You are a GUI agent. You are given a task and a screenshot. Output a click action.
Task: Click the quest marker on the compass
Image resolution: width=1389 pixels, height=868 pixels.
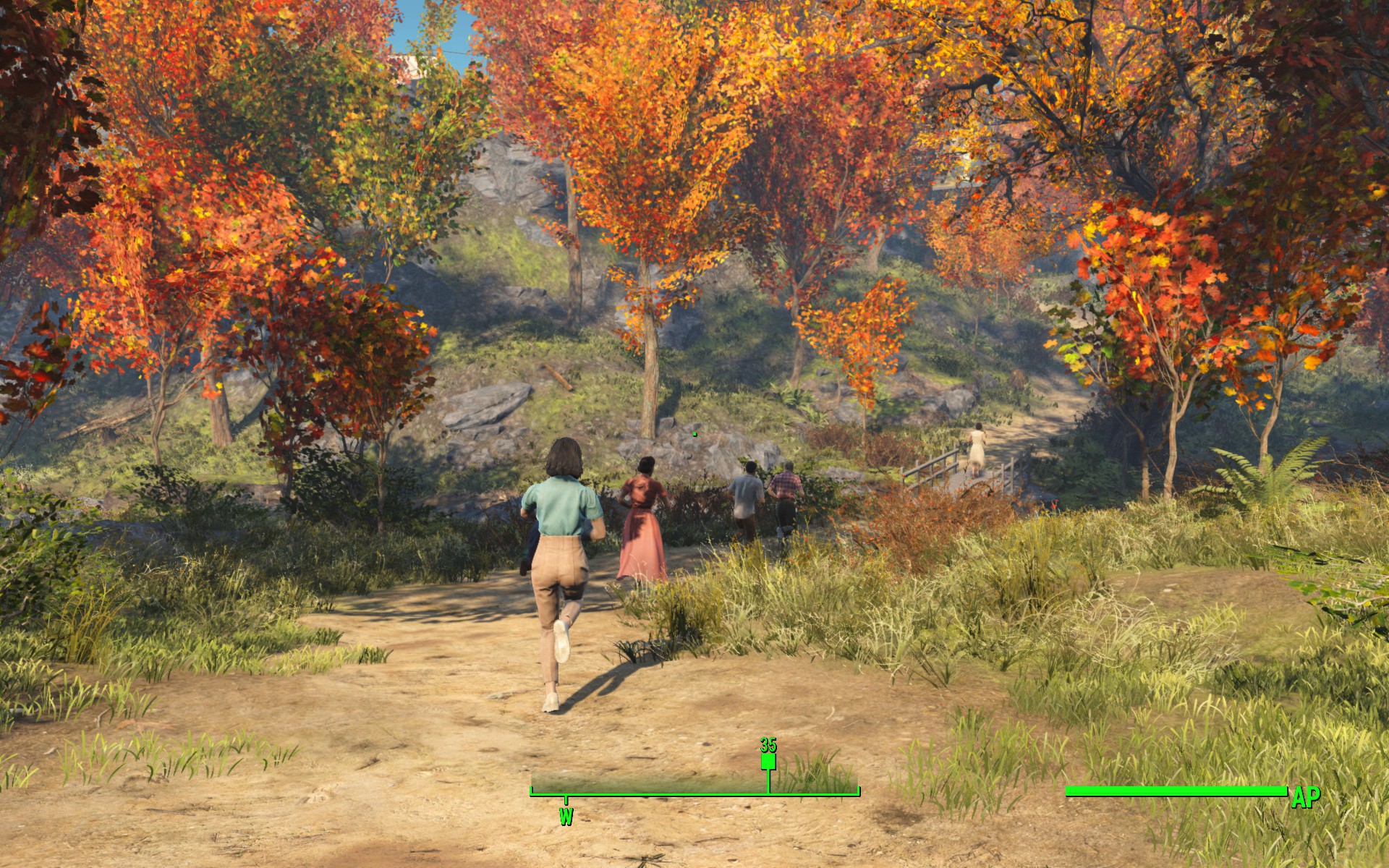768,762
